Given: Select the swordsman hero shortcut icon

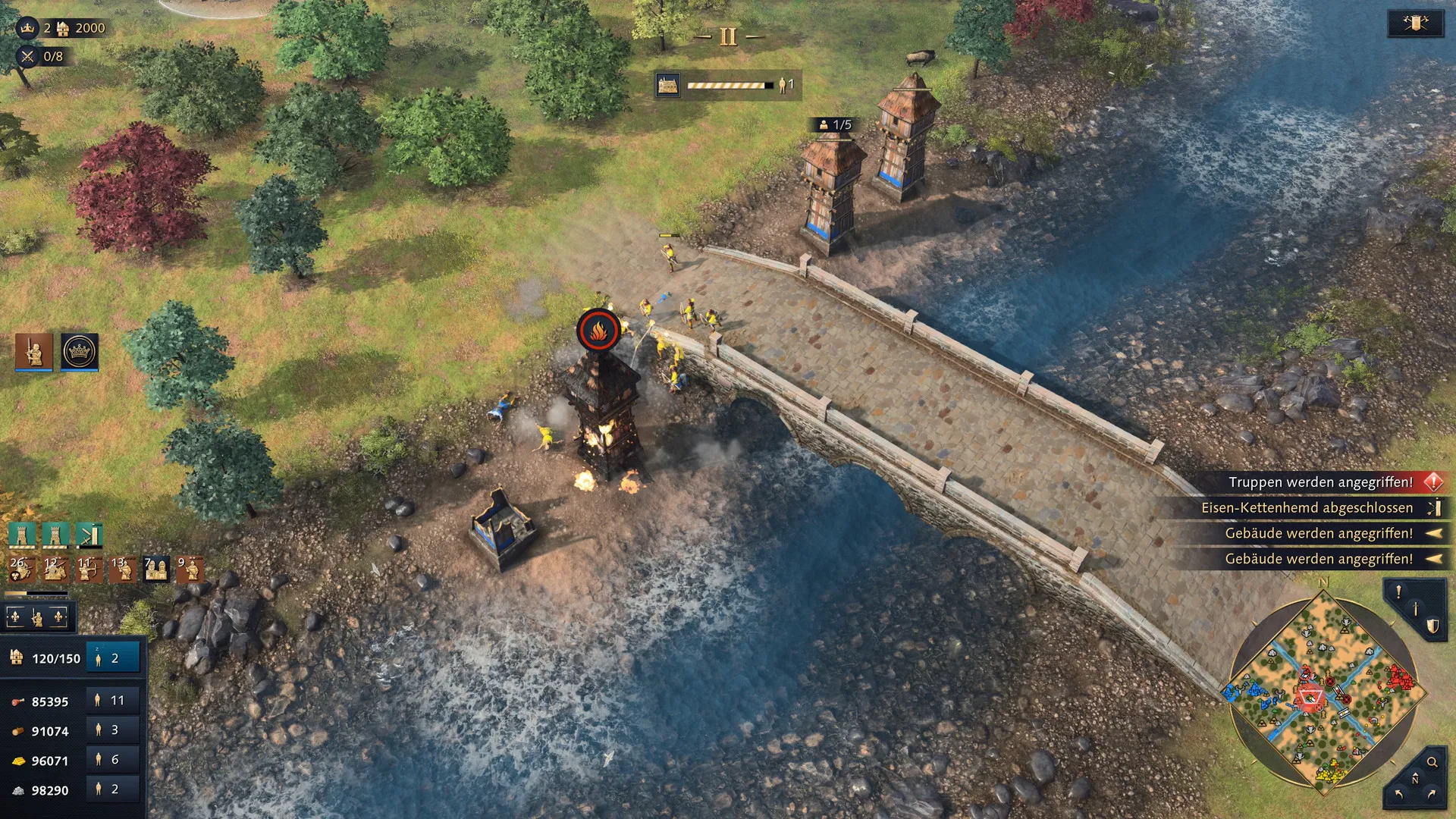Looking at the screenshot, I should (34, 351).
